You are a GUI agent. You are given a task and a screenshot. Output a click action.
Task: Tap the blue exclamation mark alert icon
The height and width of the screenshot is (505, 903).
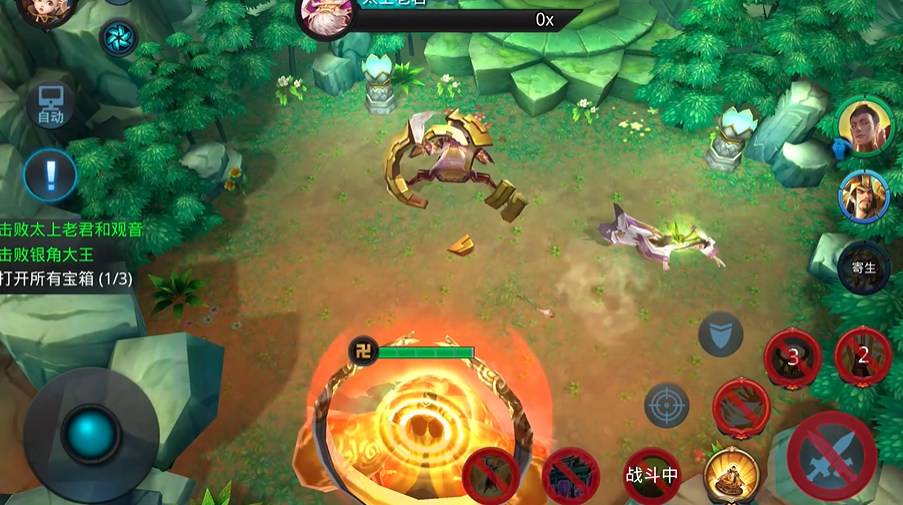click(x=51, y=176)
